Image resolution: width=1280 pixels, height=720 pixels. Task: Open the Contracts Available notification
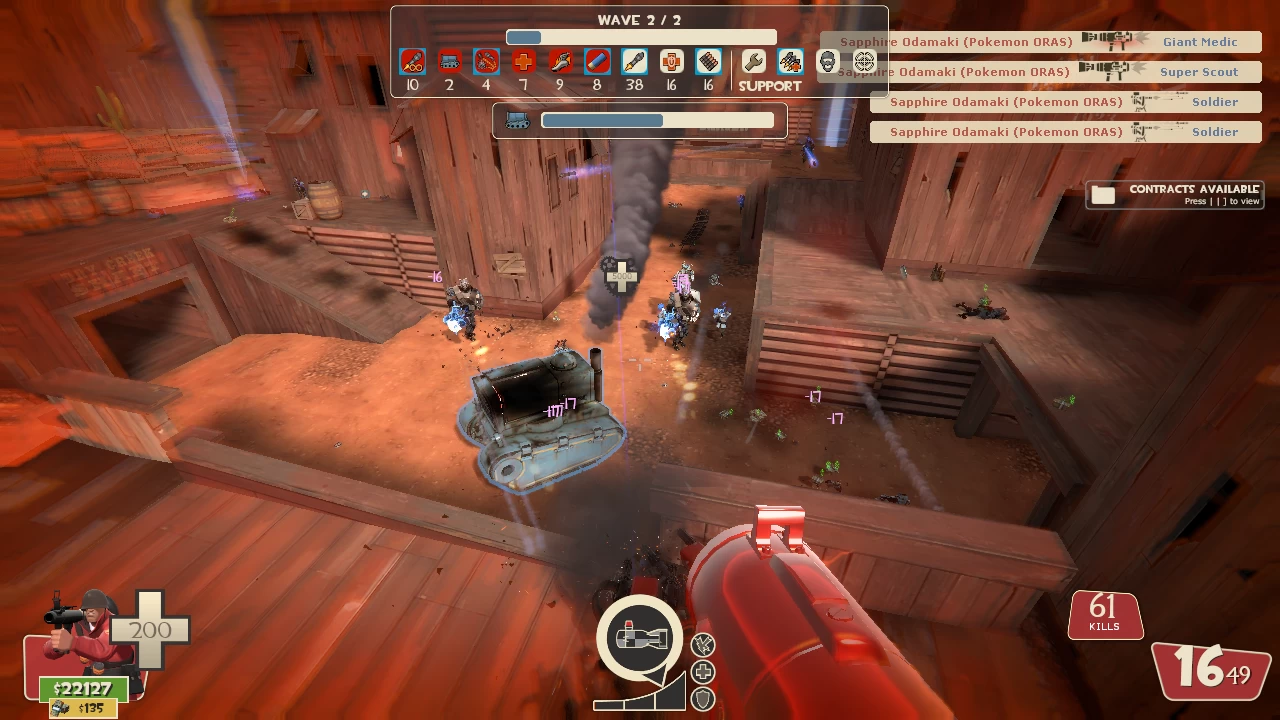tap(1174, 194)
